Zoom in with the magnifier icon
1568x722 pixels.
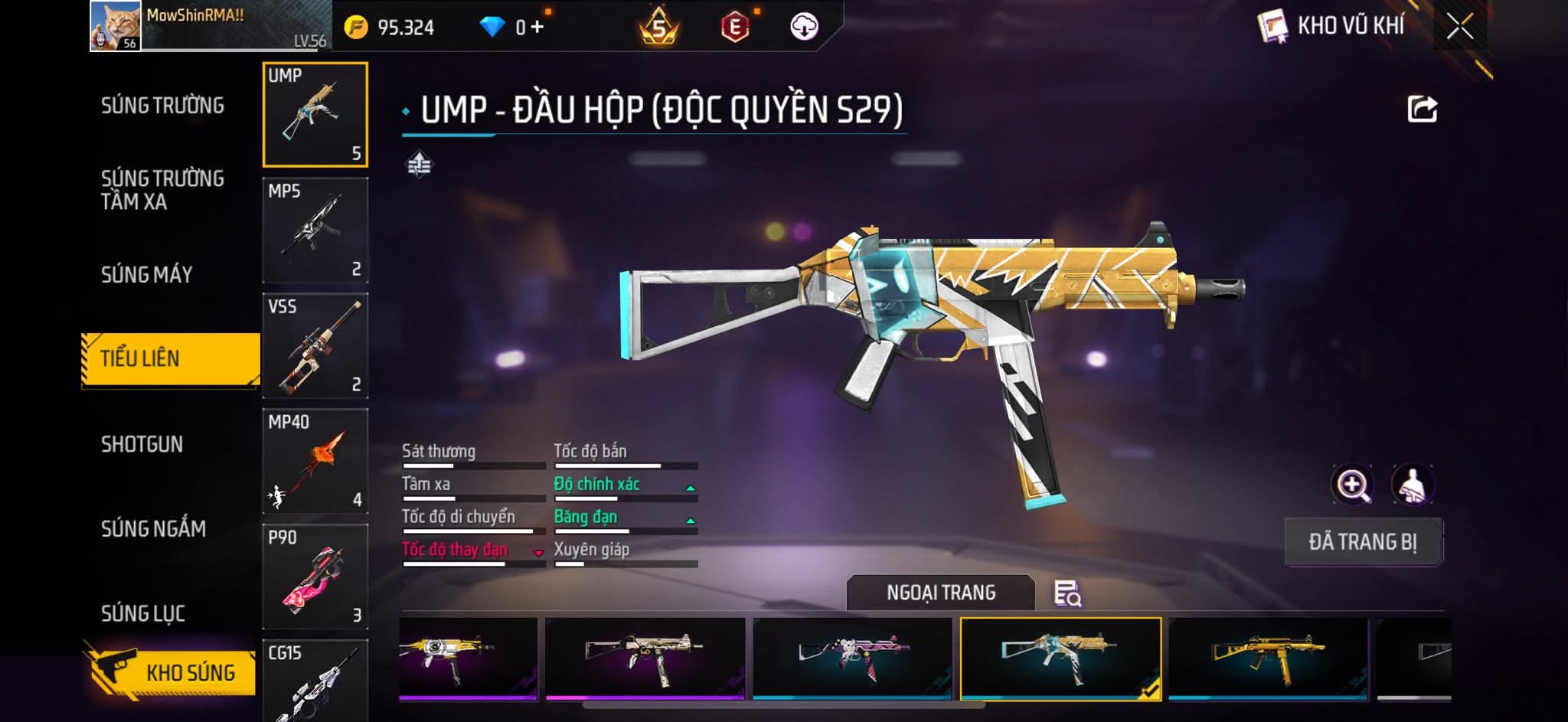[x=1353, y=485]
